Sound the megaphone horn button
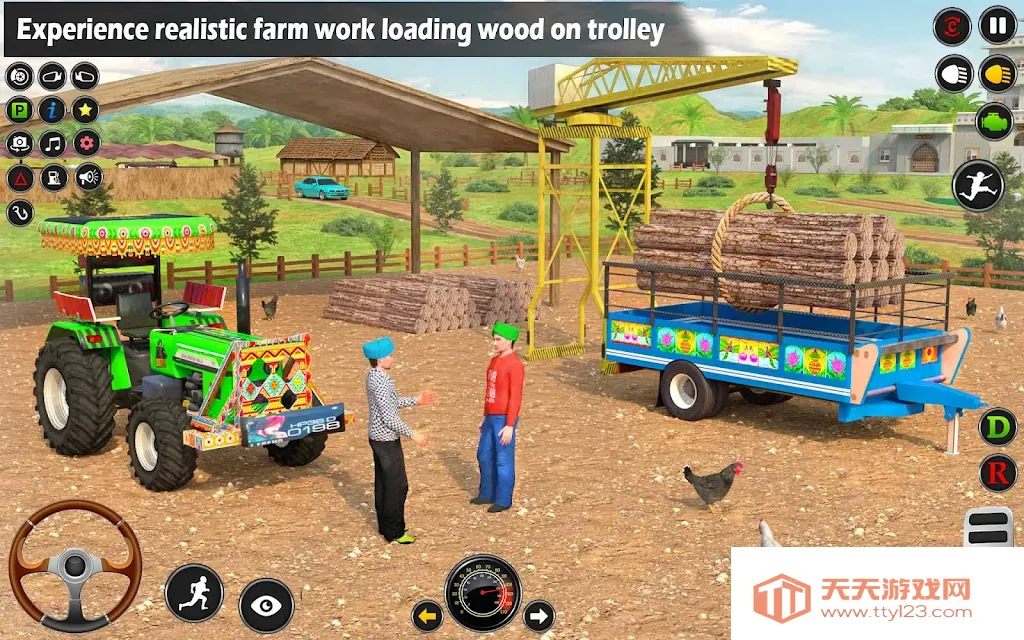The width and height of the screenshot is (1024, 640). click(88, 178)
